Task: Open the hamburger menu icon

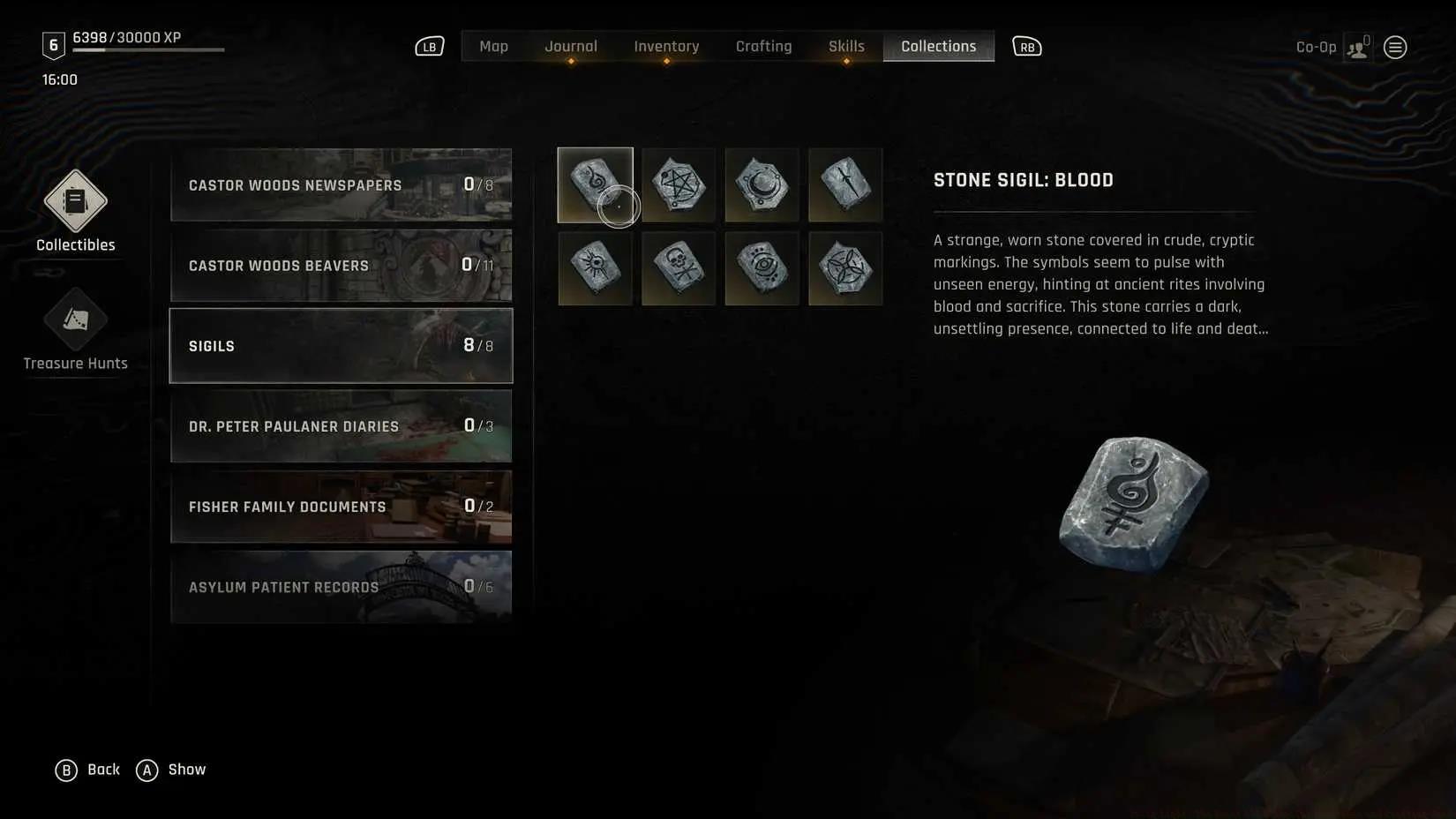Action: click(1395, 48)
